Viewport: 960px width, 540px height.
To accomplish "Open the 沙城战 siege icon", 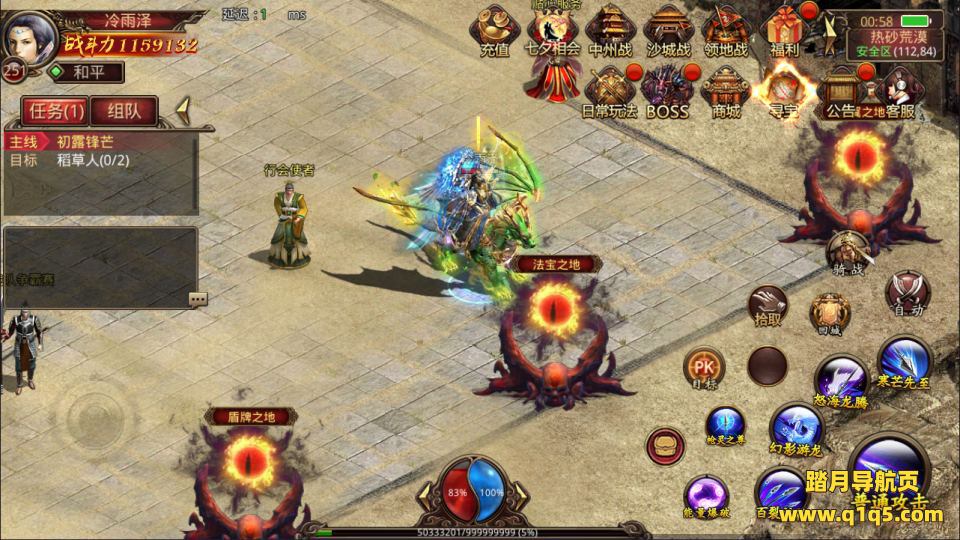I will coord(668,30).
